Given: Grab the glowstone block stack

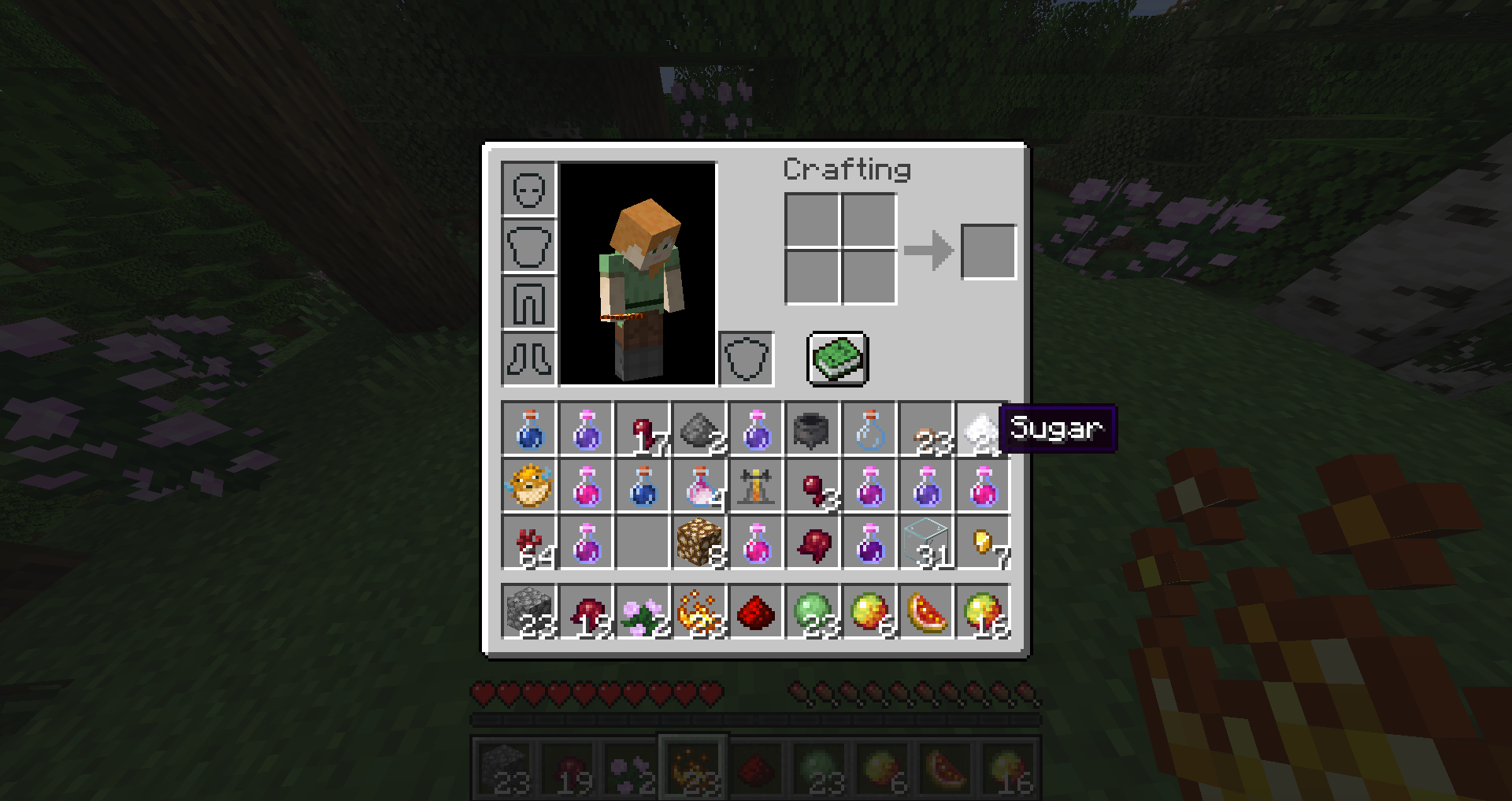Looking at the screenshot, I should (x=699, y=543).
